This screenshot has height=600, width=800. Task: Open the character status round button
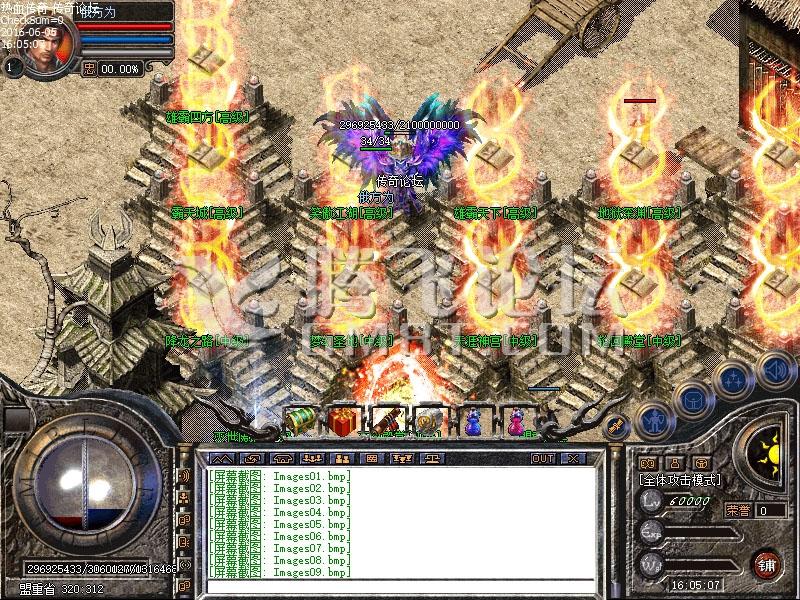coord(652,418)
